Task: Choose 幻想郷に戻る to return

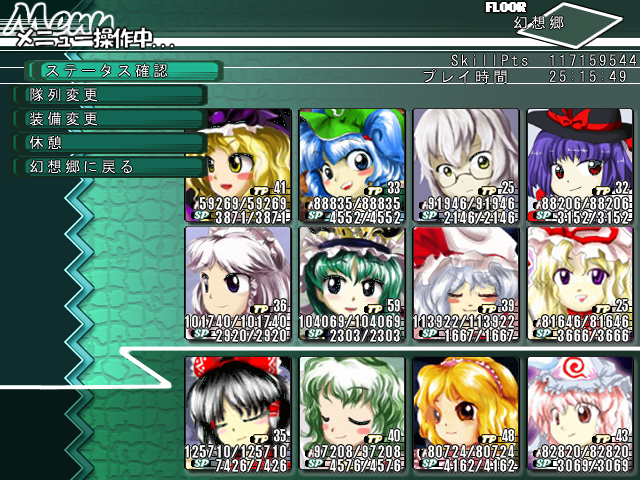Action: 110,167
